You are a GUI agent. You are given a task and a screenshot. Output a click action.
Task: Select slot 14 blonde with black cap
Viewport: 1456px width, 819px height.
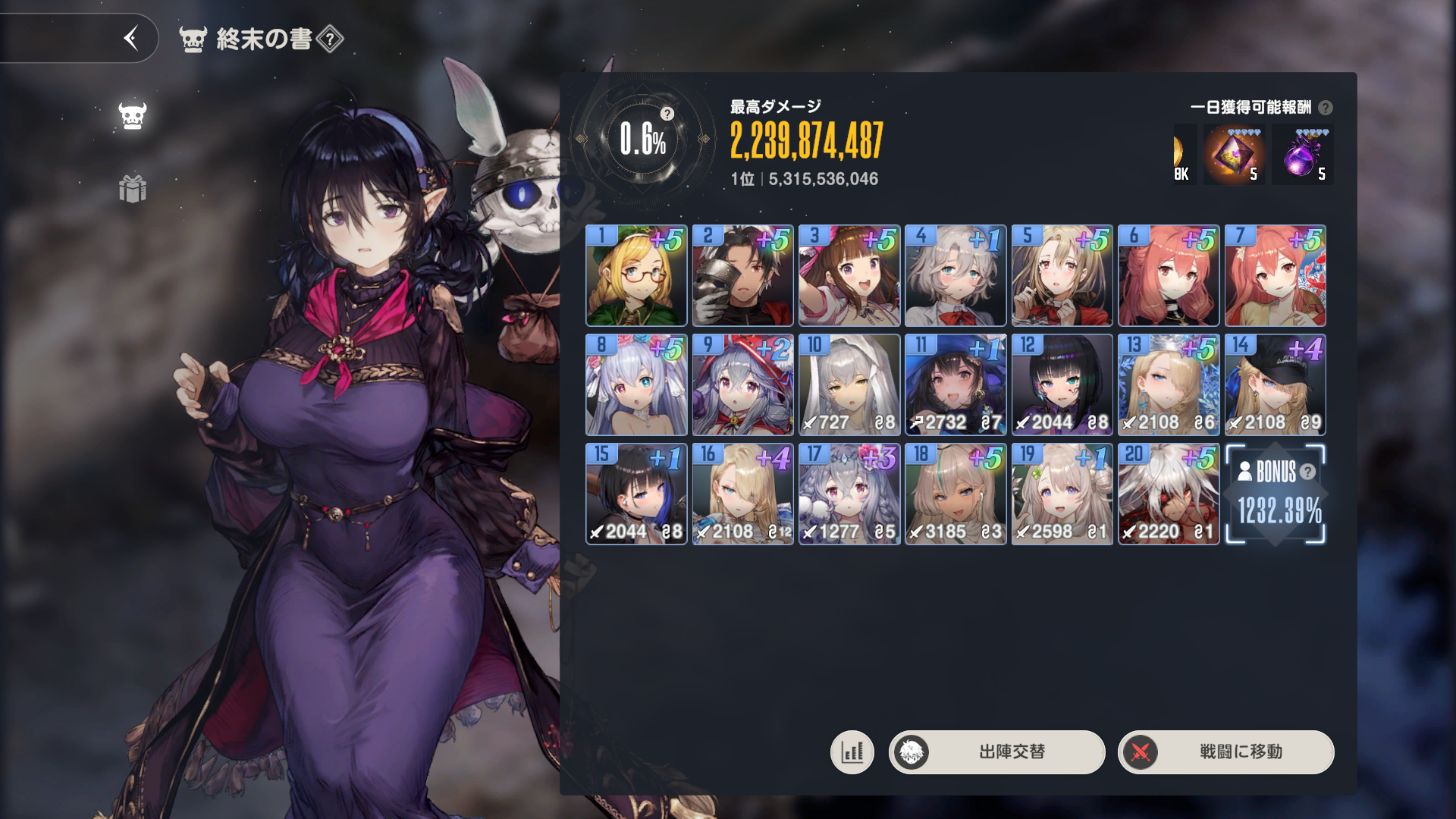pyautogui.click(x=1275, y=384)
